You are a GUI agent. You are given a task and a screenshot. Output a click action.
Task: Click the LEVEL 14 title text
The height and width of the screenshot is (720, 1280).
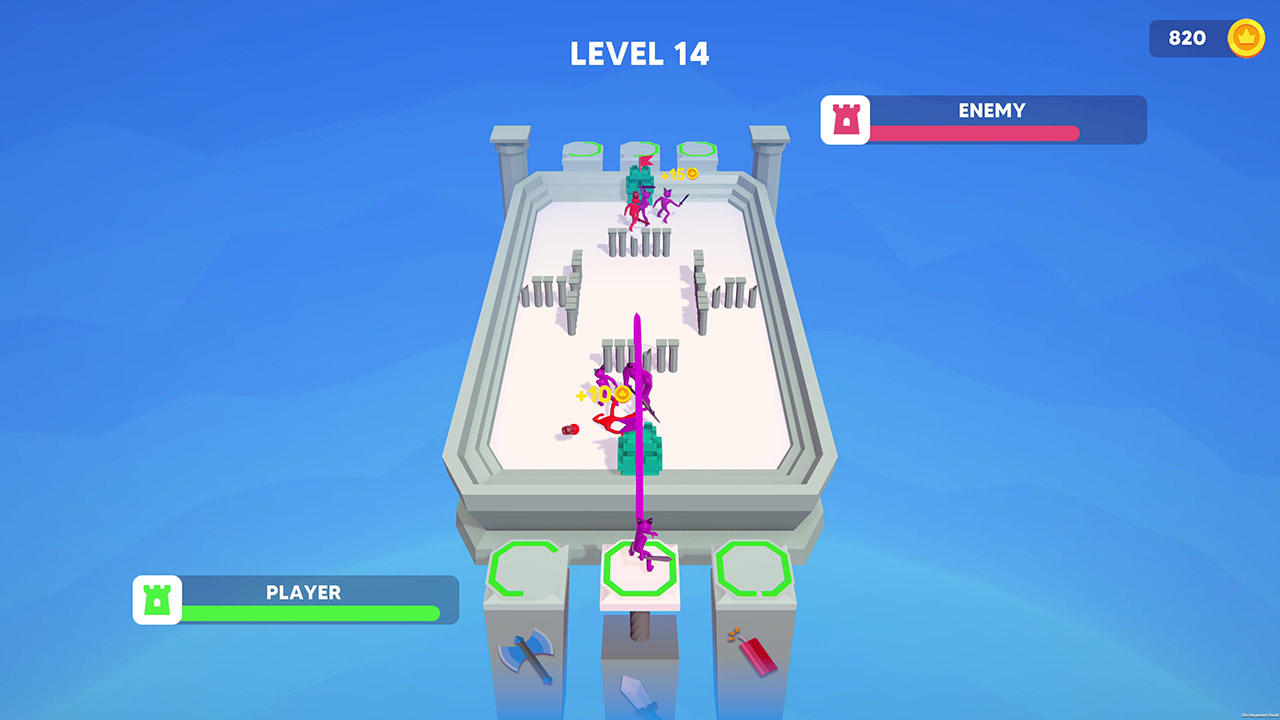(640, 53)
